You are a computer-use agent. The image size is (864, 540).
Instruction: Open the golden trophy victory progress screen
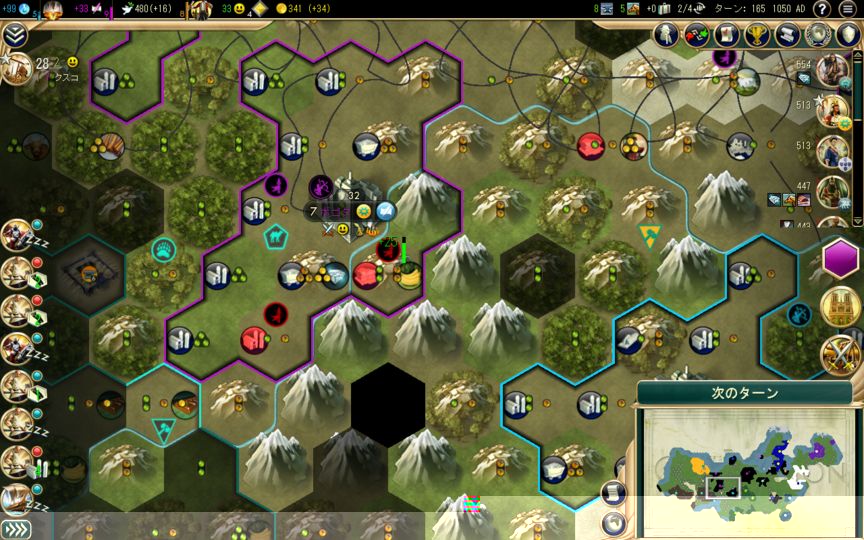(755, 35)
